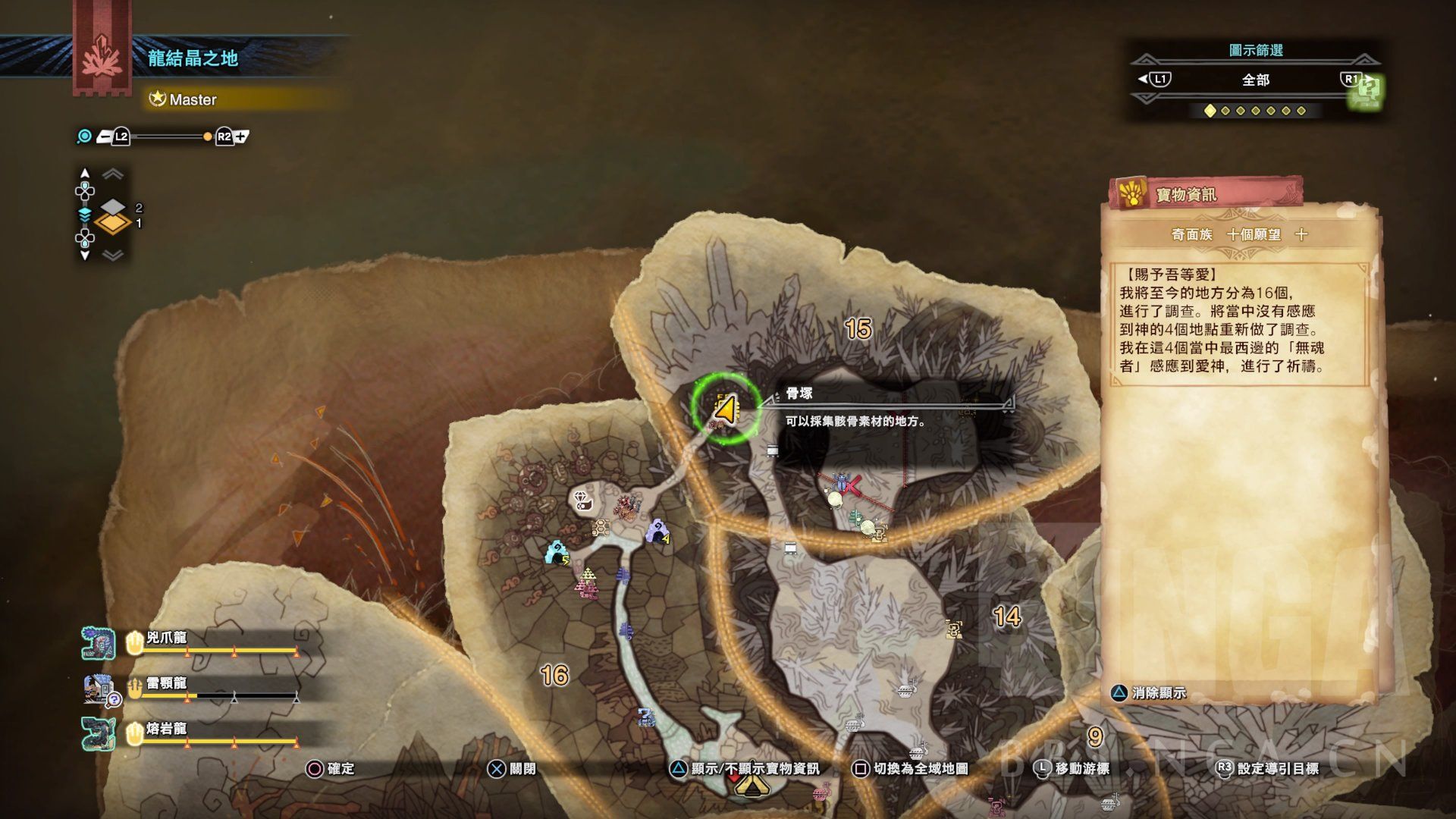1456x819 pixels.
Task: Select the highlighted map layer 1
Action: [113, 224]
